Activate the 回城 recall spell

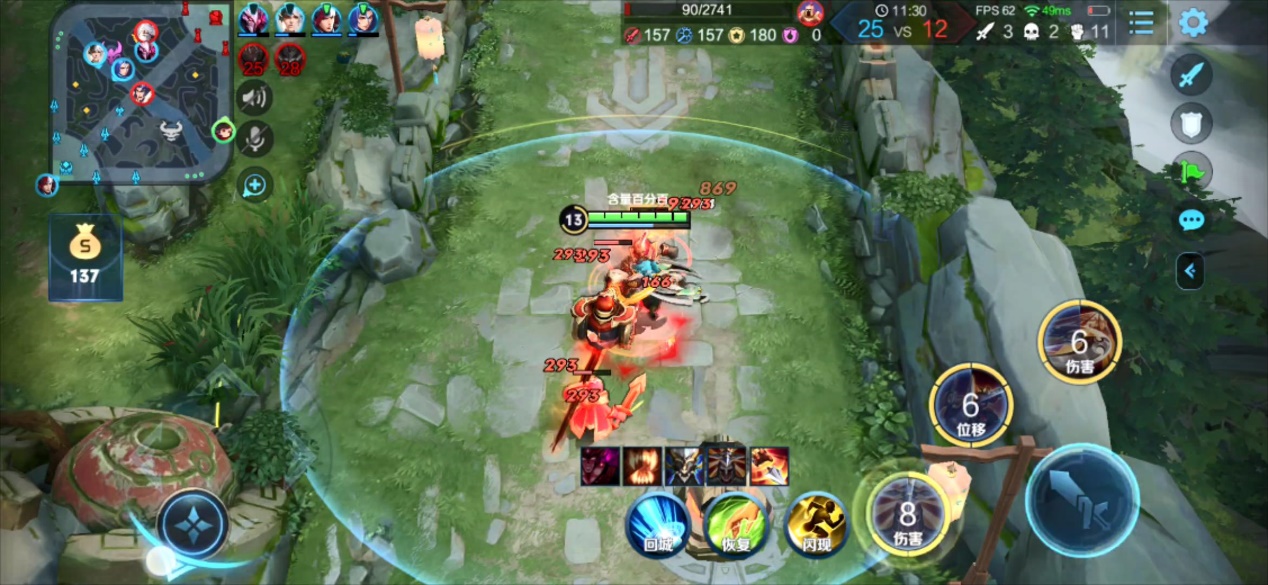coord(658,523)
